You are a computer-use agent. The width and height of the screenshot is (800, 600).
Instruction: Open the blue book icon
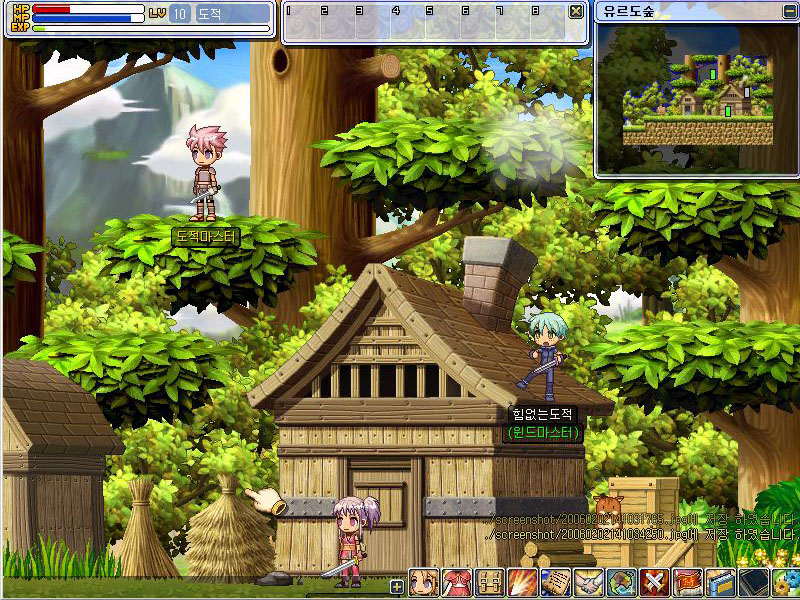pyautogui.click(x=720, y=582)
